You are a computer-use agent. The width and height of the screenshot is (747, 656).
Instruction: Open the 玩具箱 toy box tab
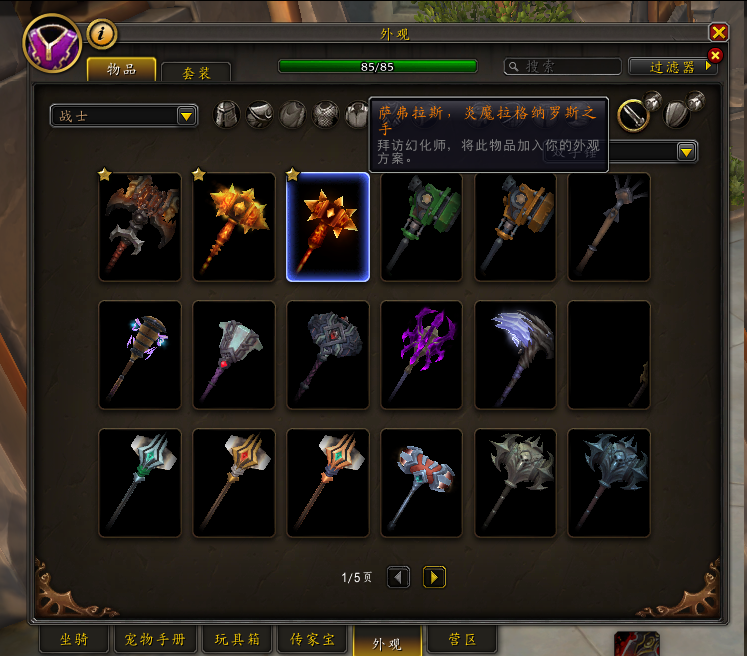pos(236,639)
